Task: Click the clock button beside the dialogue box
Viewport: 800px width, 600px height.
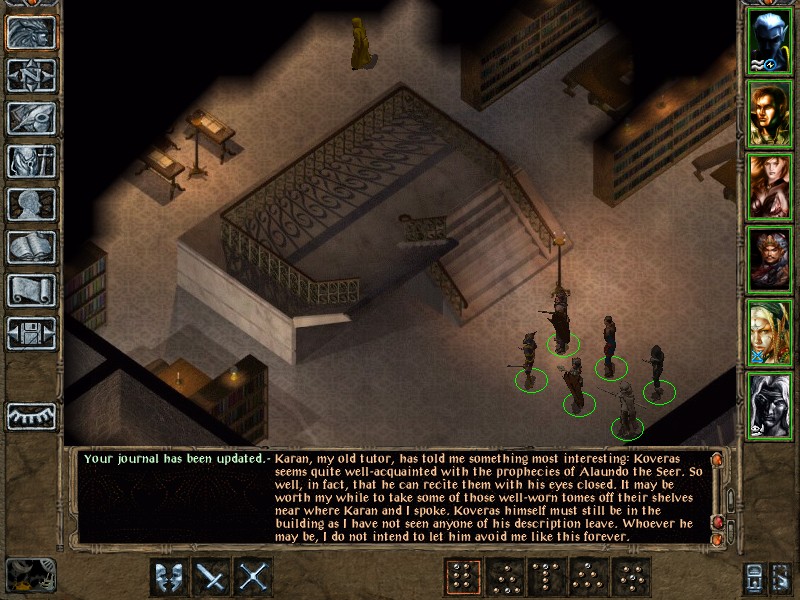Action: pyautogui.click(x=29, y=573)
